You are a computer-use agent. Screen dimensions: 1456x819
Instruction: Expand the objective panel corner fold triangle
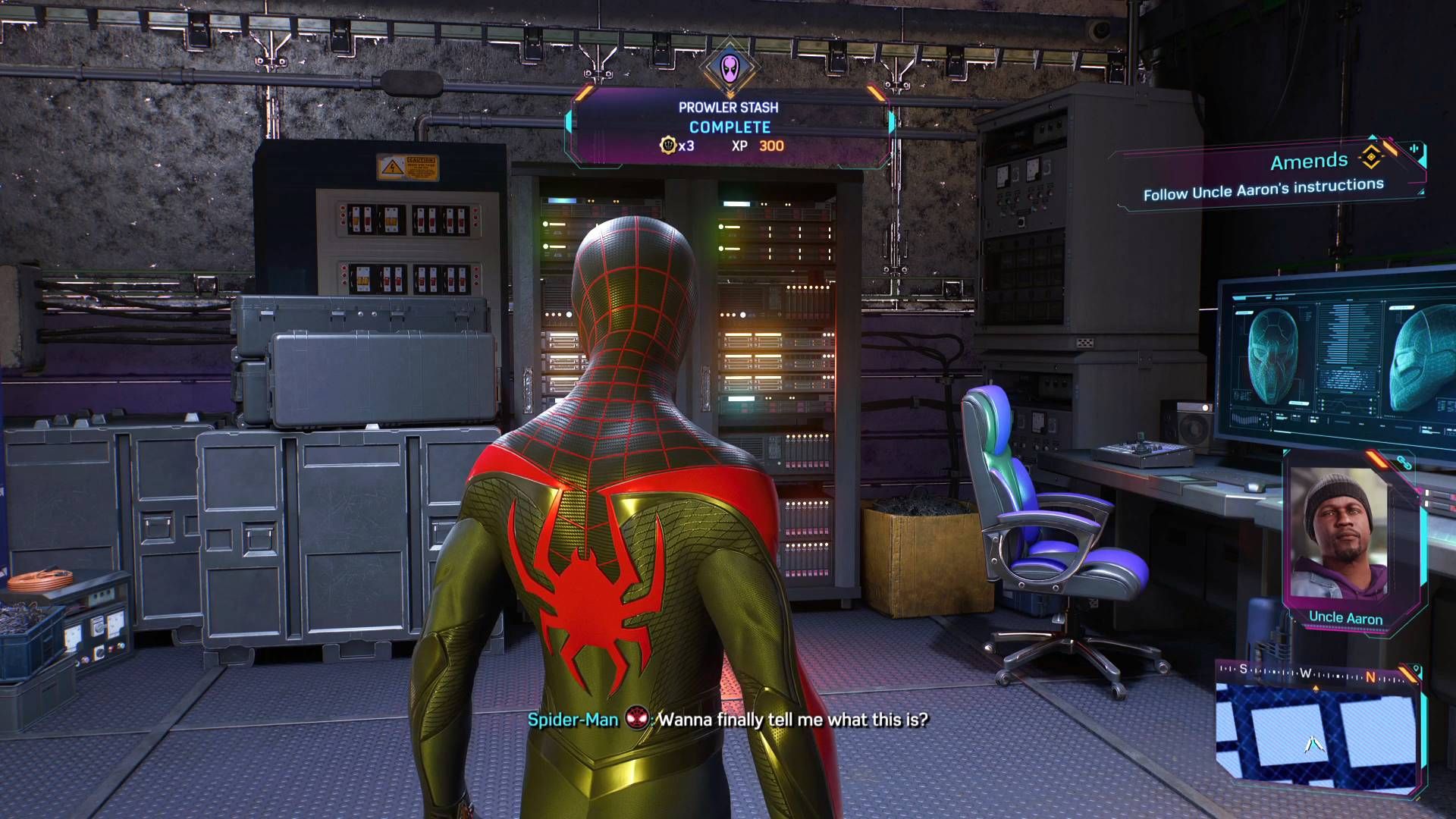point(1423,191)
